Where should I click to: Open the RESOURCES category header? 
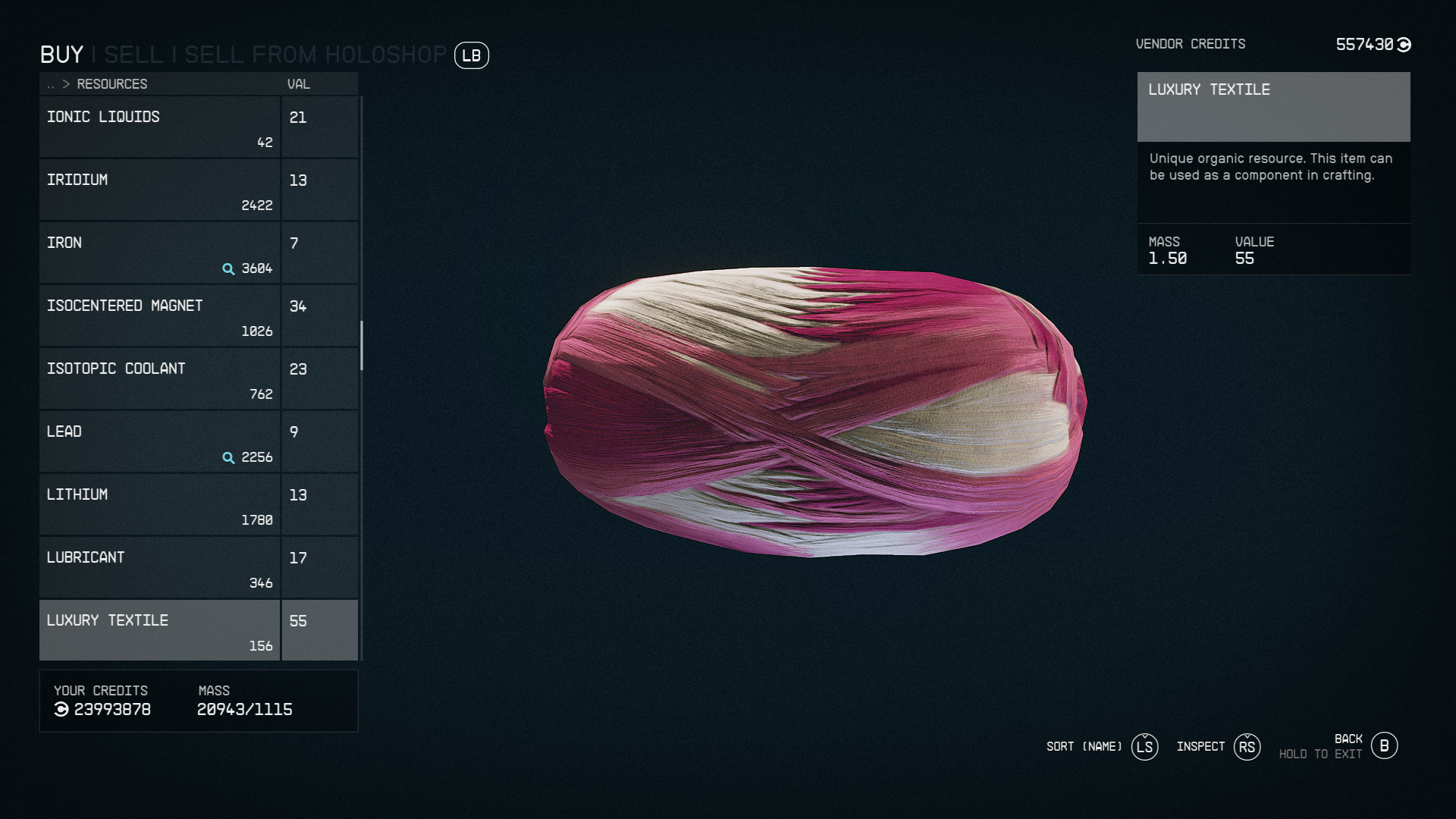click(x=112, y=84)
